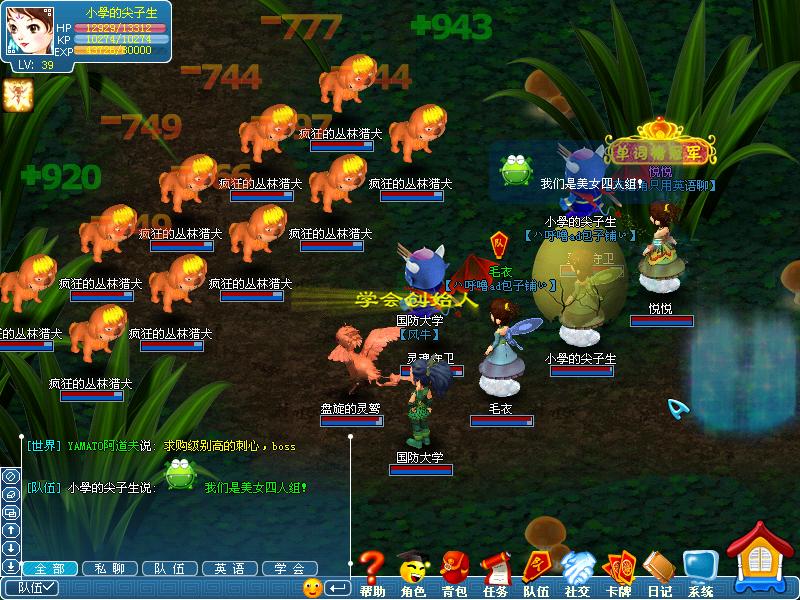Send message with the enter arrow button

[x=338, y=588]
